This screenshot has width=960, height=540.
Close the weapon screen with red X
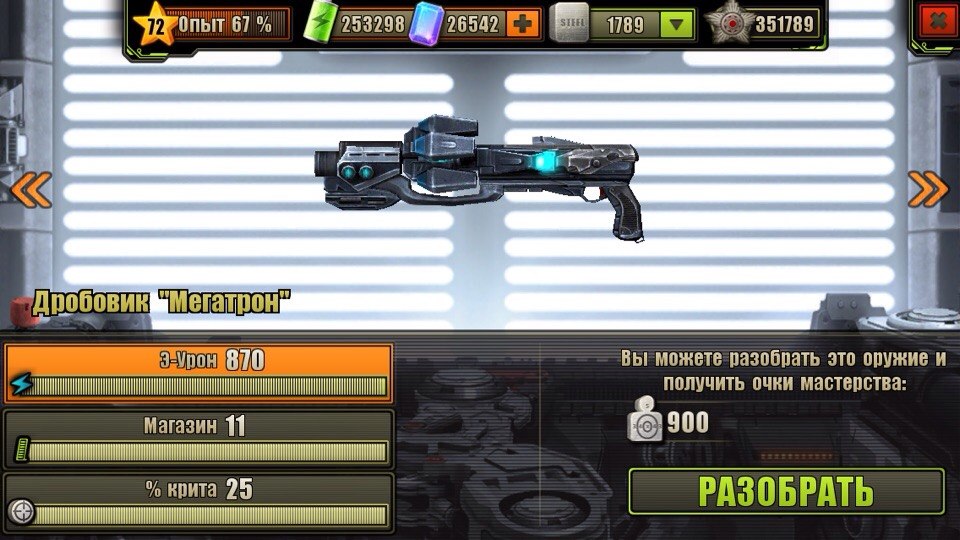936,21
